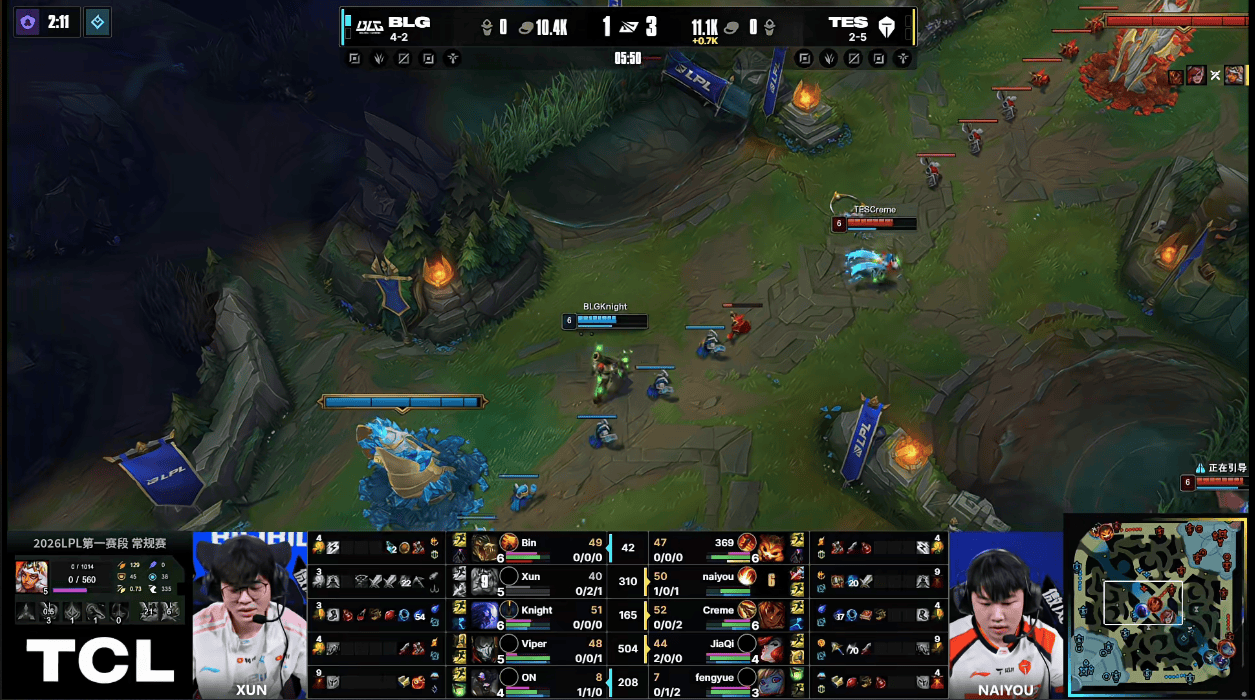Open the TCL sponsor logo
Viewport: 1255px width, 700px height.
100,660
